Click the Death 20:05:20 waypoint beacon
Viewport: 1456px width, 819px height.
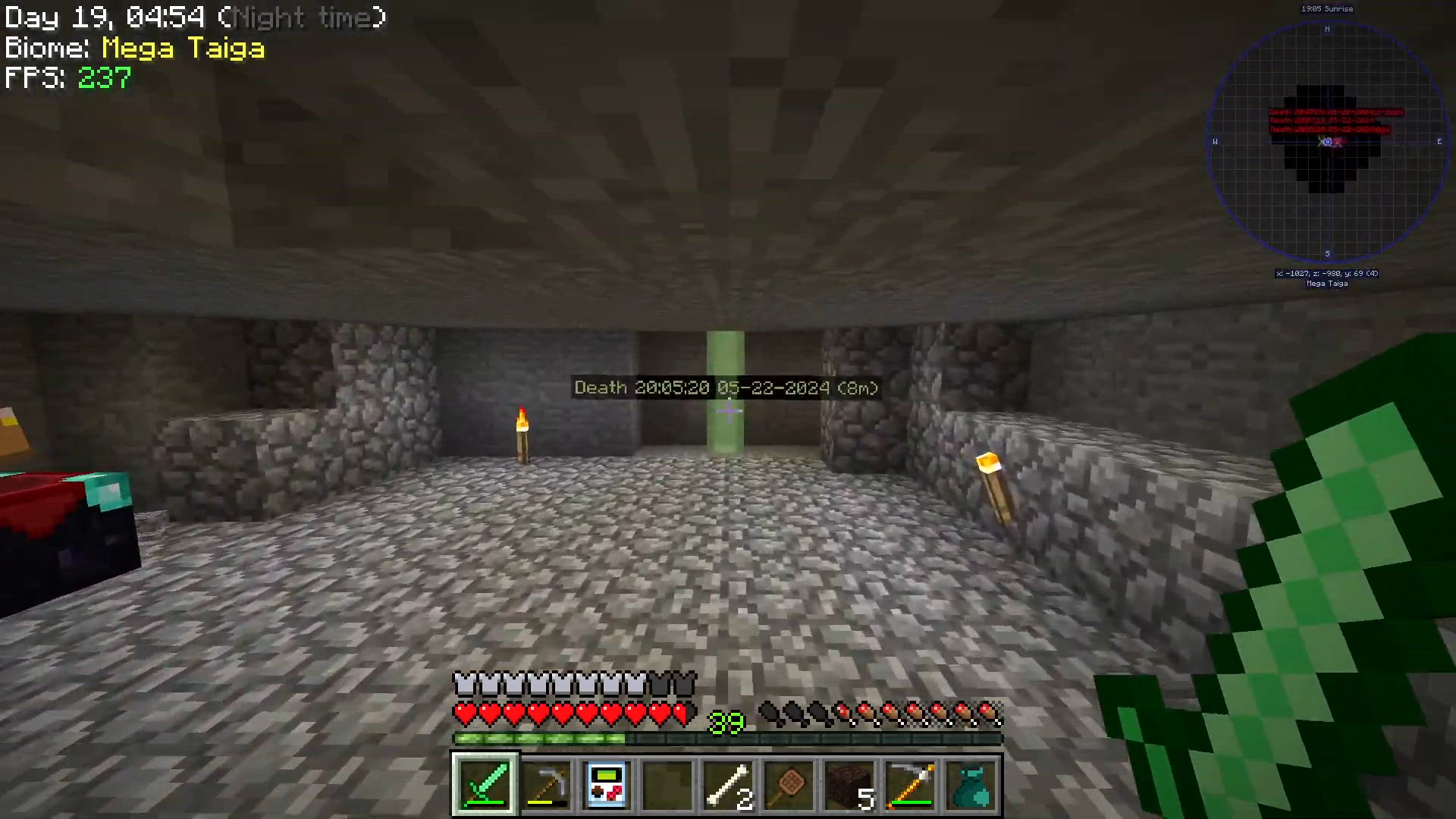tap(726, 388)
